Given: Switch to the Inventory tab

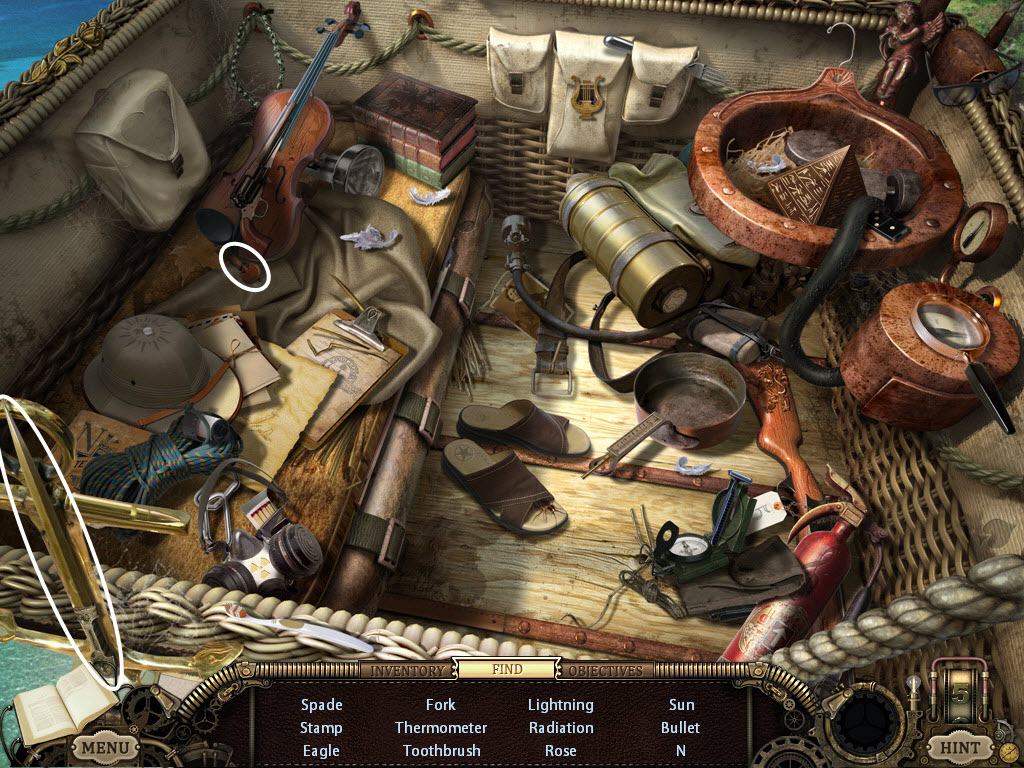Looking at the screenshot, I should pos(407,670).
